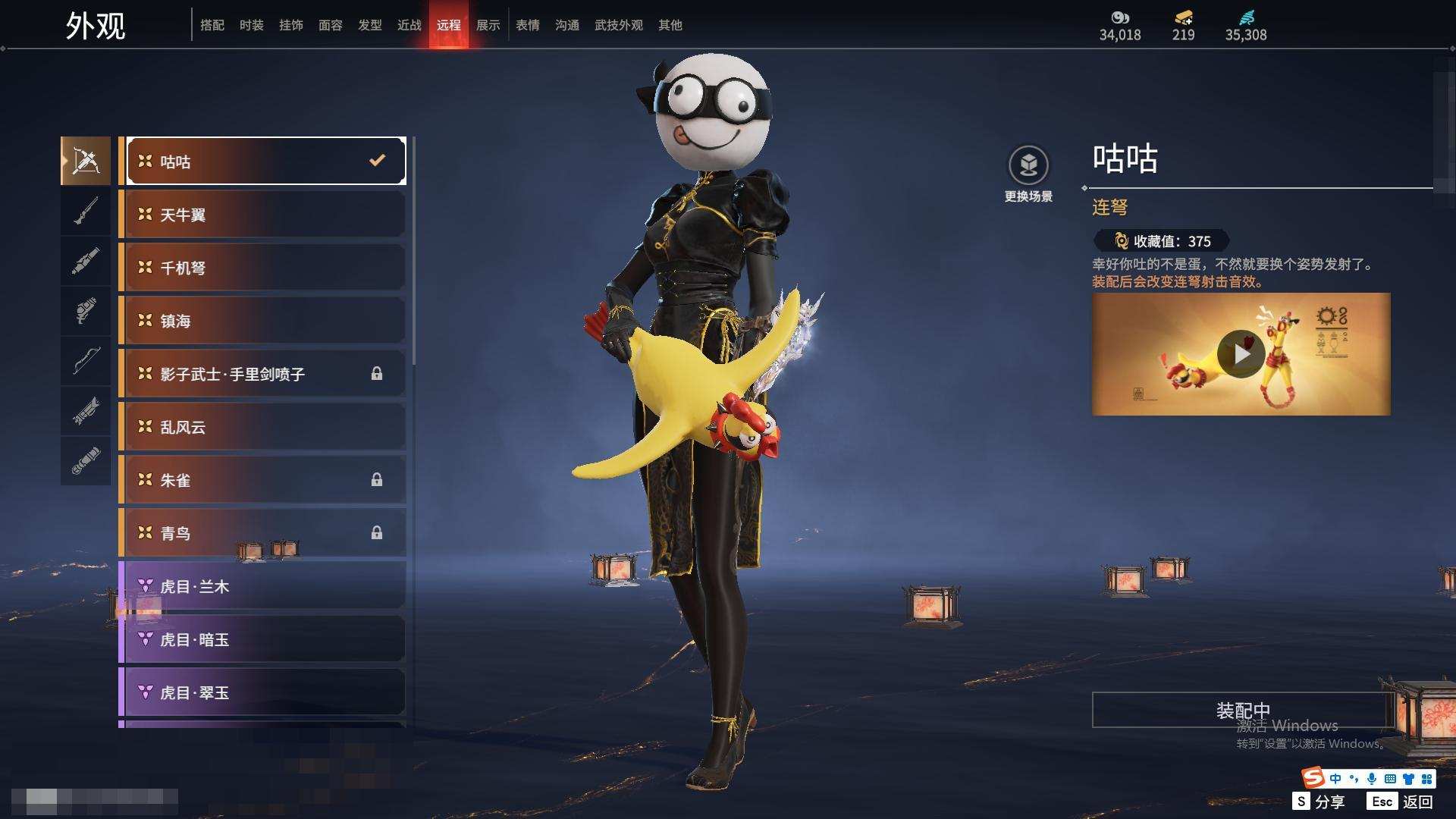Play the 咕咕 preview video

1241,354
